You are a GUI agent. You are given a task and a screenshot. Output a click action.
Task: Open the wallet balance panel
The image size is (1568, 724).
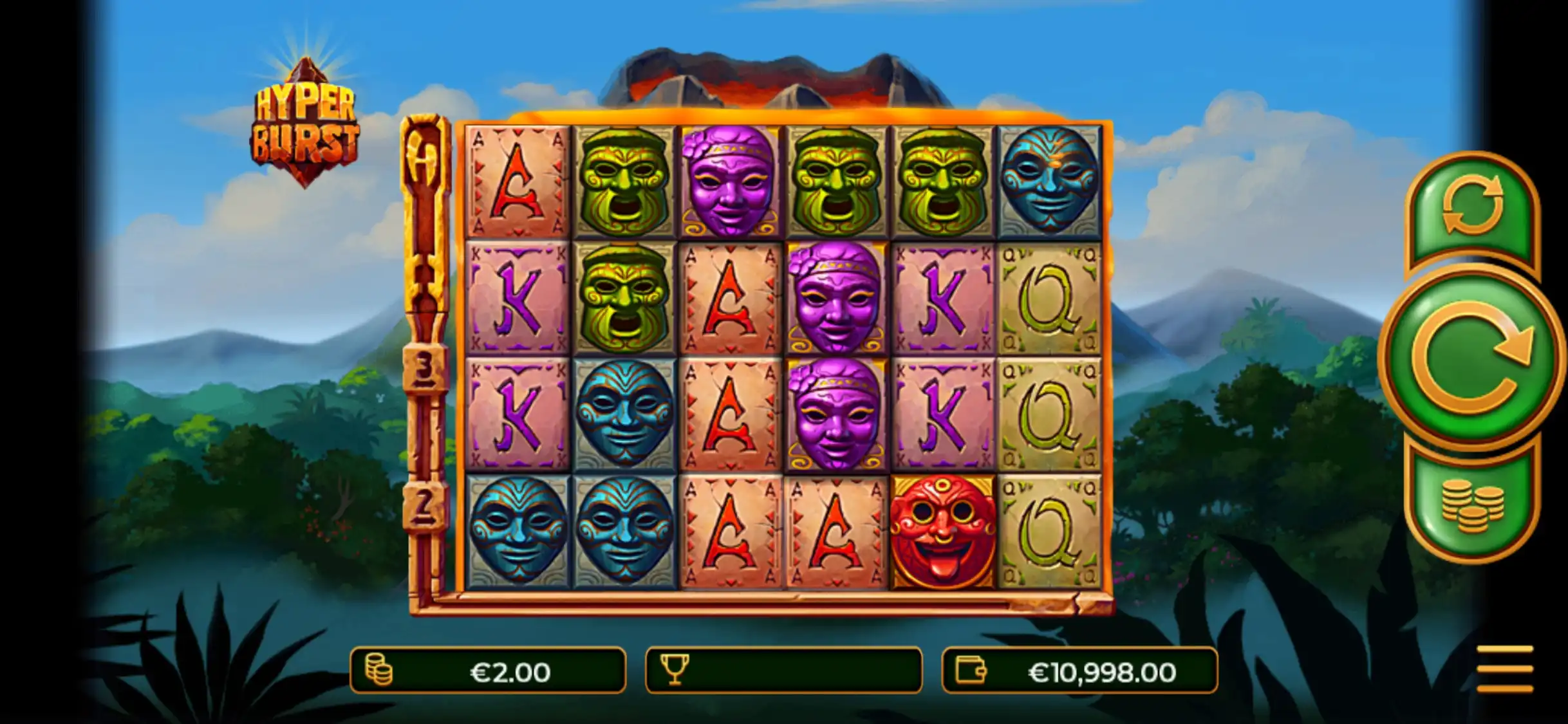pos(1079,671)
